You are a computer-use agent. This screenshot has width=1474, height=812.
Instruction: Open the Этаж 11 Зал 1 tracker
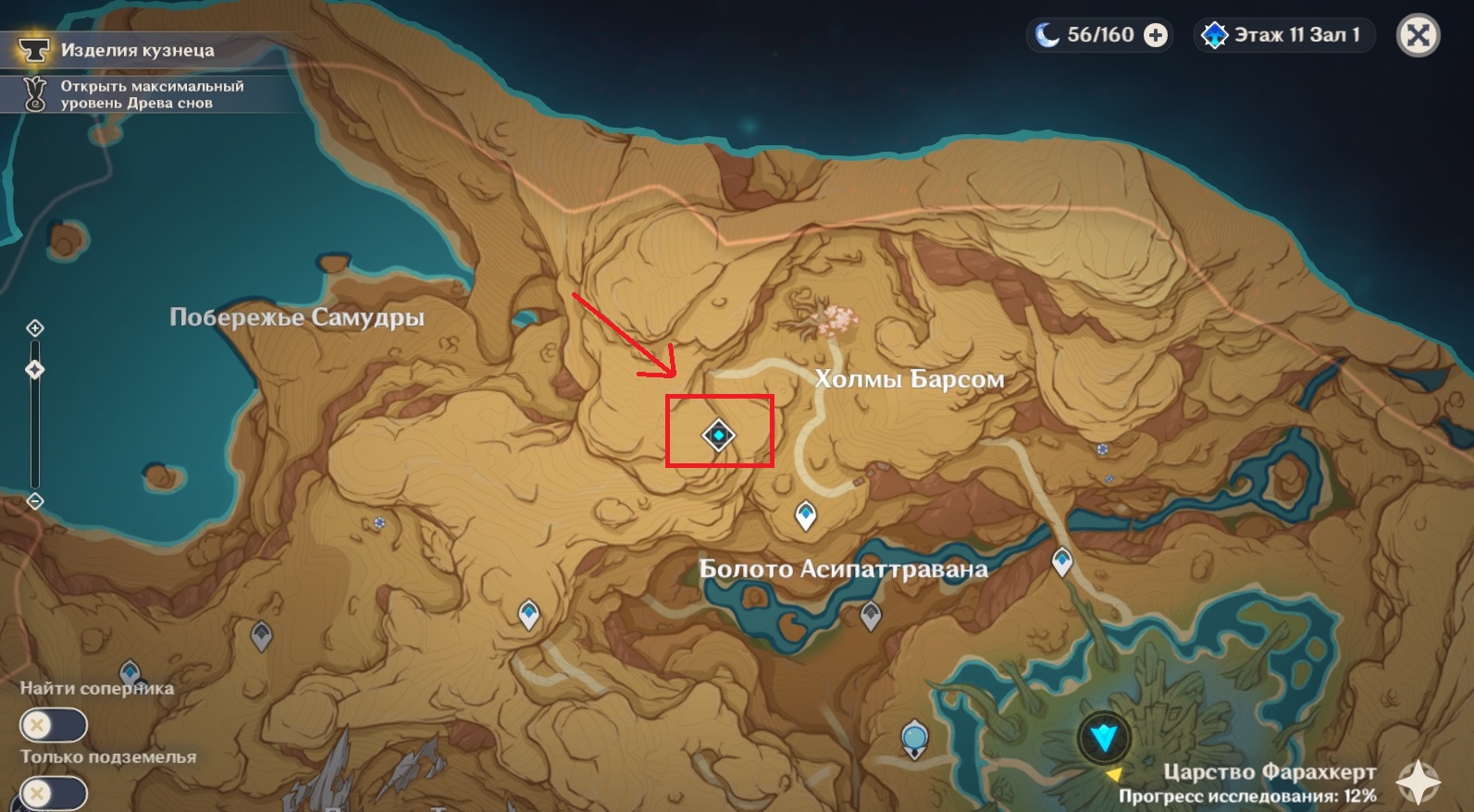[1284, 35]
